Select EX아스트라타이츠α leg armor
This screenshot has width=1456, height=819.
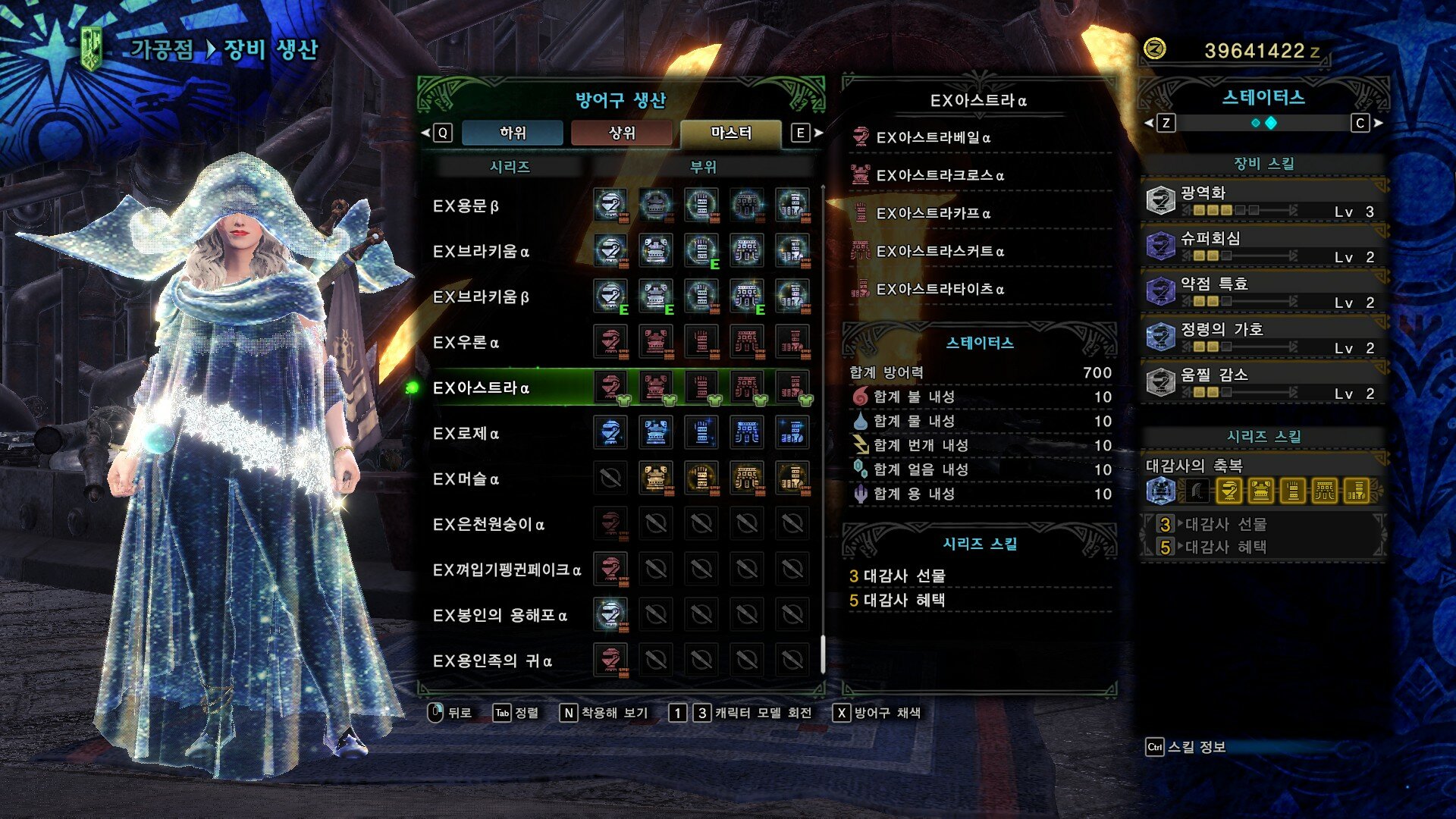[x=940, y=290]
